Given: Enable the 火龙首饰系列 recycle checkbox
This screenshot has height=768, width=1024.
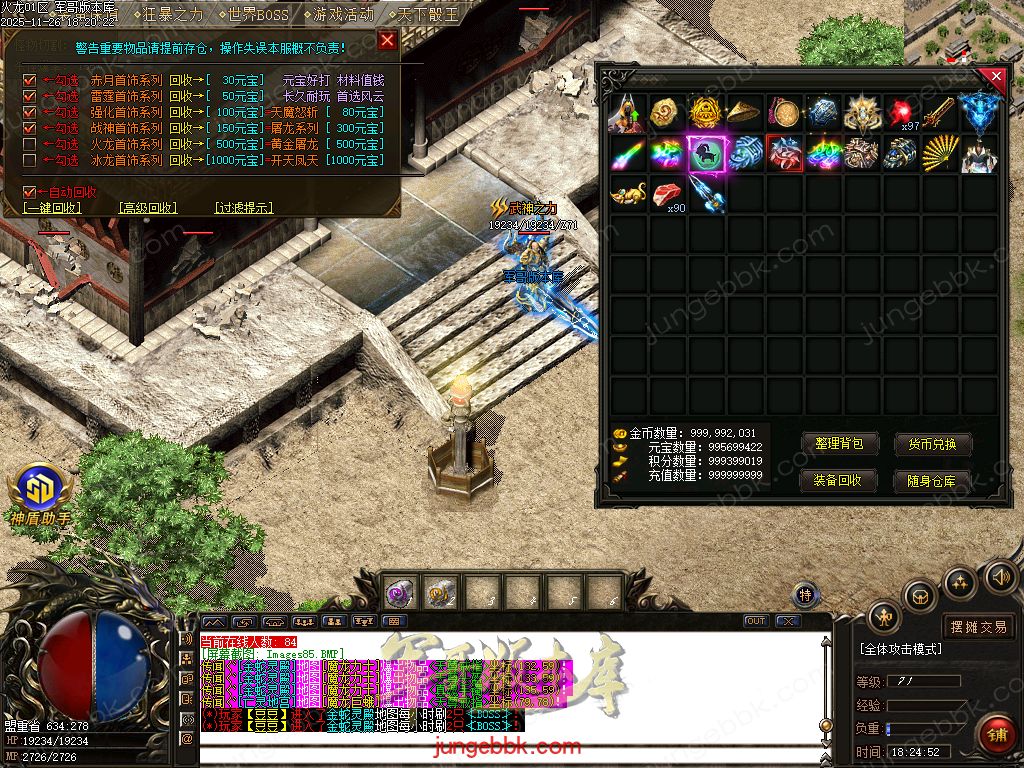Looking at the screenshot, I should pyautogui.click(x=30, y=144).
